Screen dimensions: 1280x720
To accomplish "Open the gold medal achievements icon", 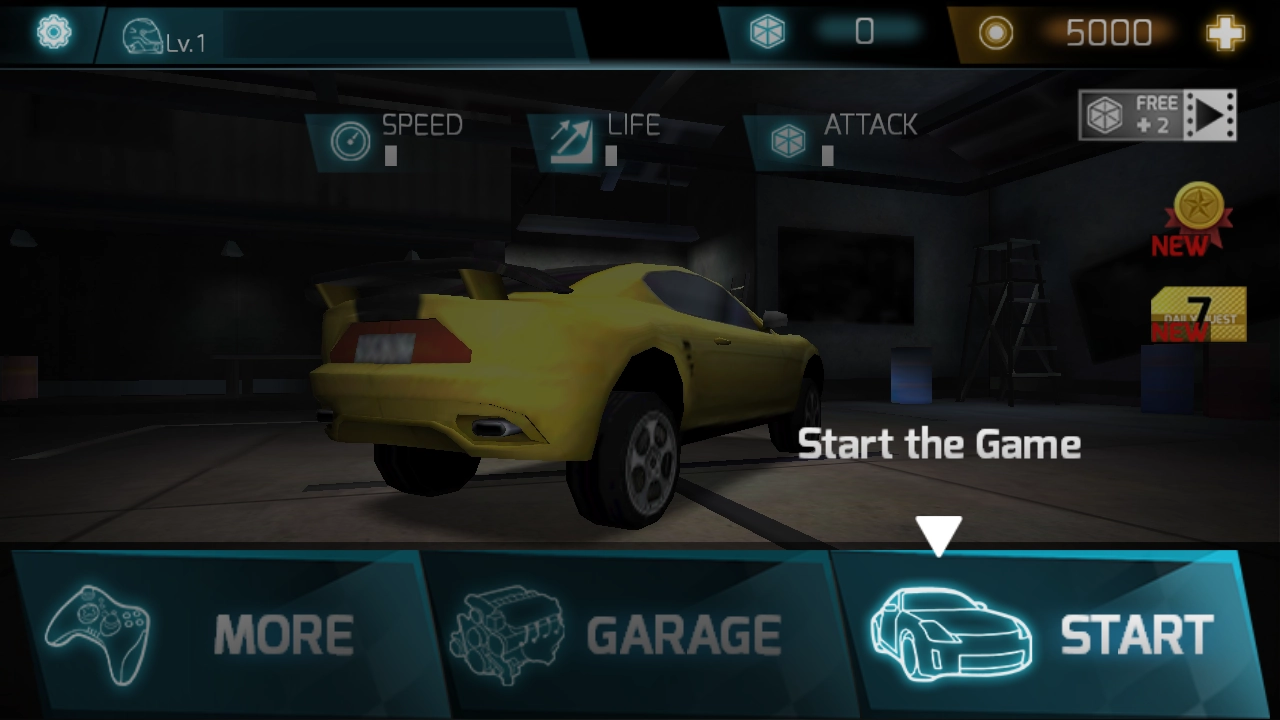I will 1196,217.
